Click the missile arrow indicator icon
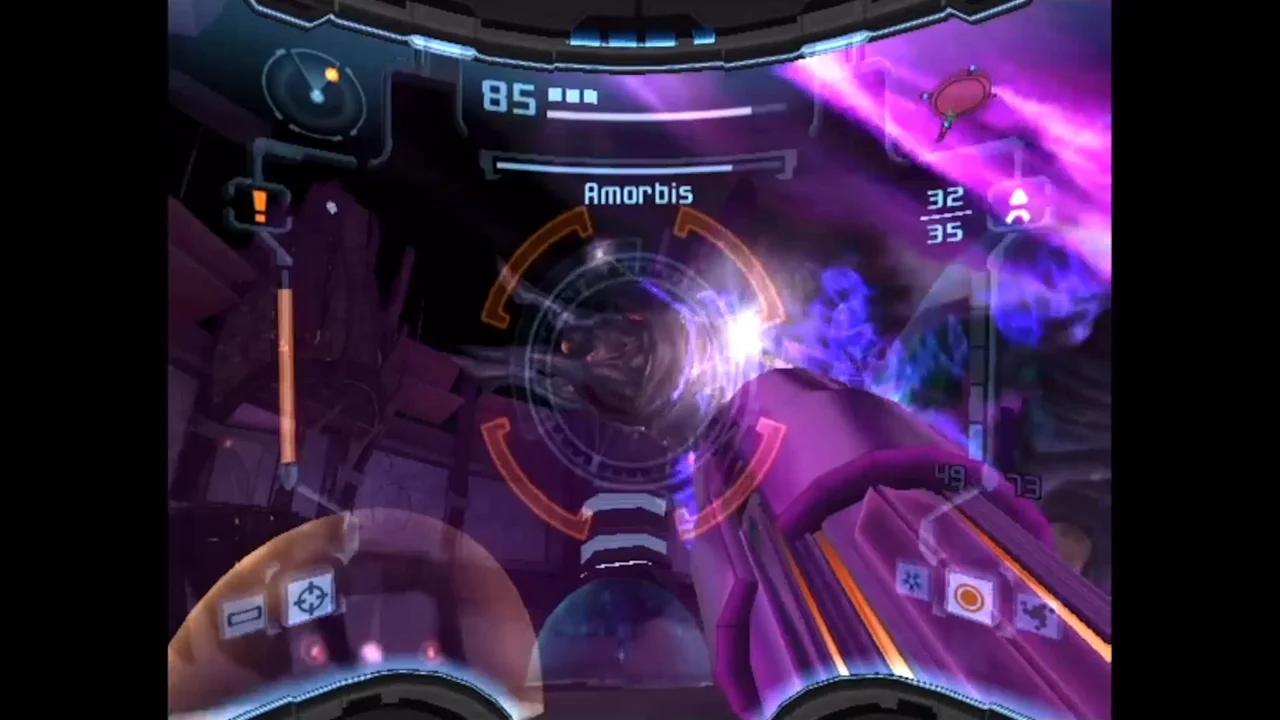 tap(1018, 205)
